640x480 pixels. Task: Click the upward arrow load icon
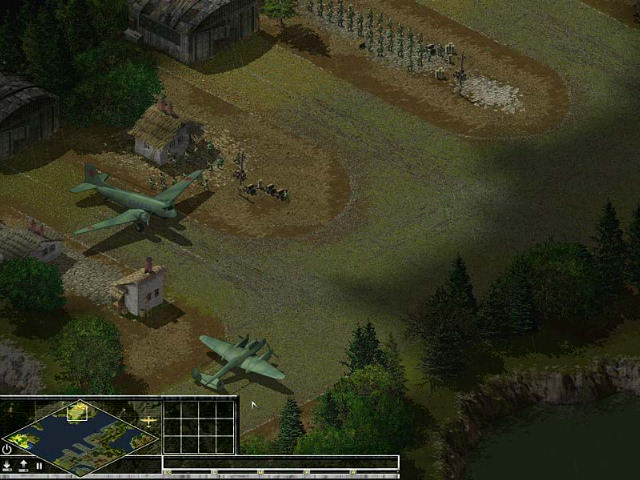pyautogui.click(x=23, y=466)
